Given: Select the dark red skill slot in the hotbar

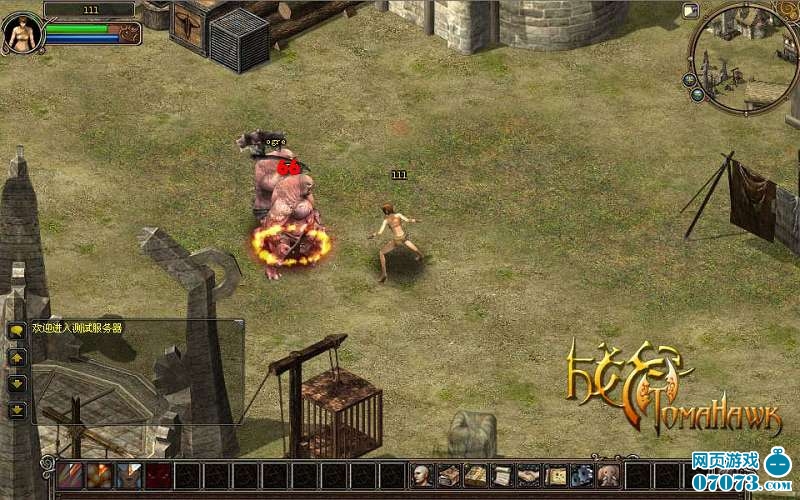Looking at the screenshot, I should (157, 476).
